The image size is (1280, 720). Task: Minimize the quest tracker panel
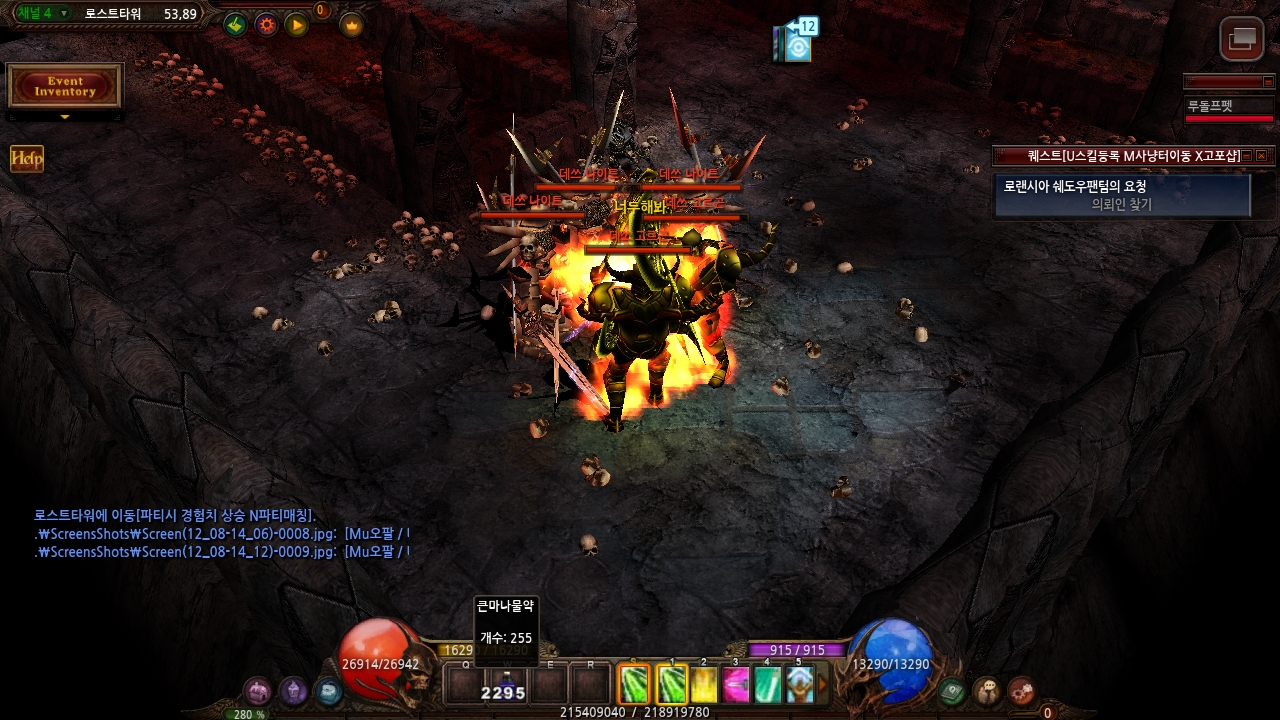click(x=1248, y=156)
